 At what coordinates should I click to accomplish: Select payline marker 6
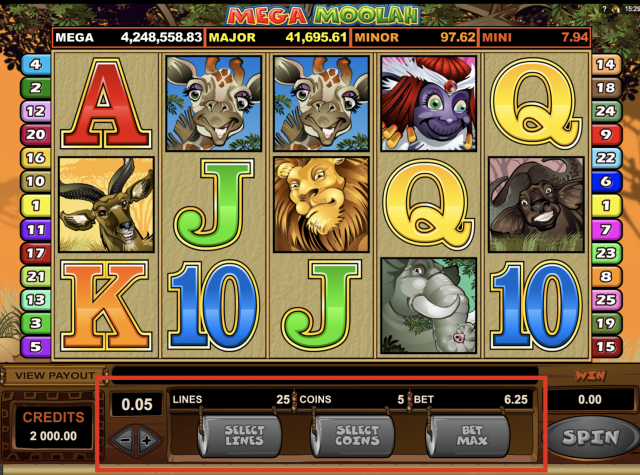[x=605, y=182]
